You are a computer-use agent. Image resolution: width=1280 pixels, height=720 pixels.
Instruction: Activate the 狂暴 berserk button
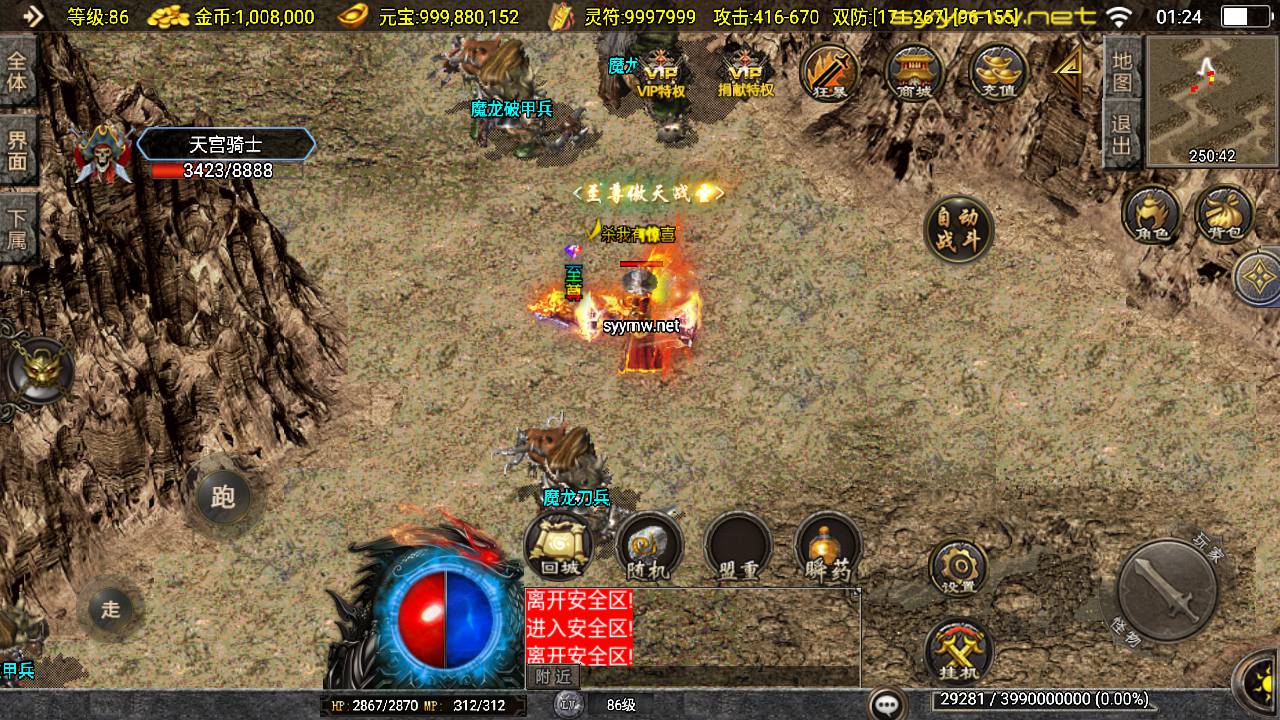(830, 73)
